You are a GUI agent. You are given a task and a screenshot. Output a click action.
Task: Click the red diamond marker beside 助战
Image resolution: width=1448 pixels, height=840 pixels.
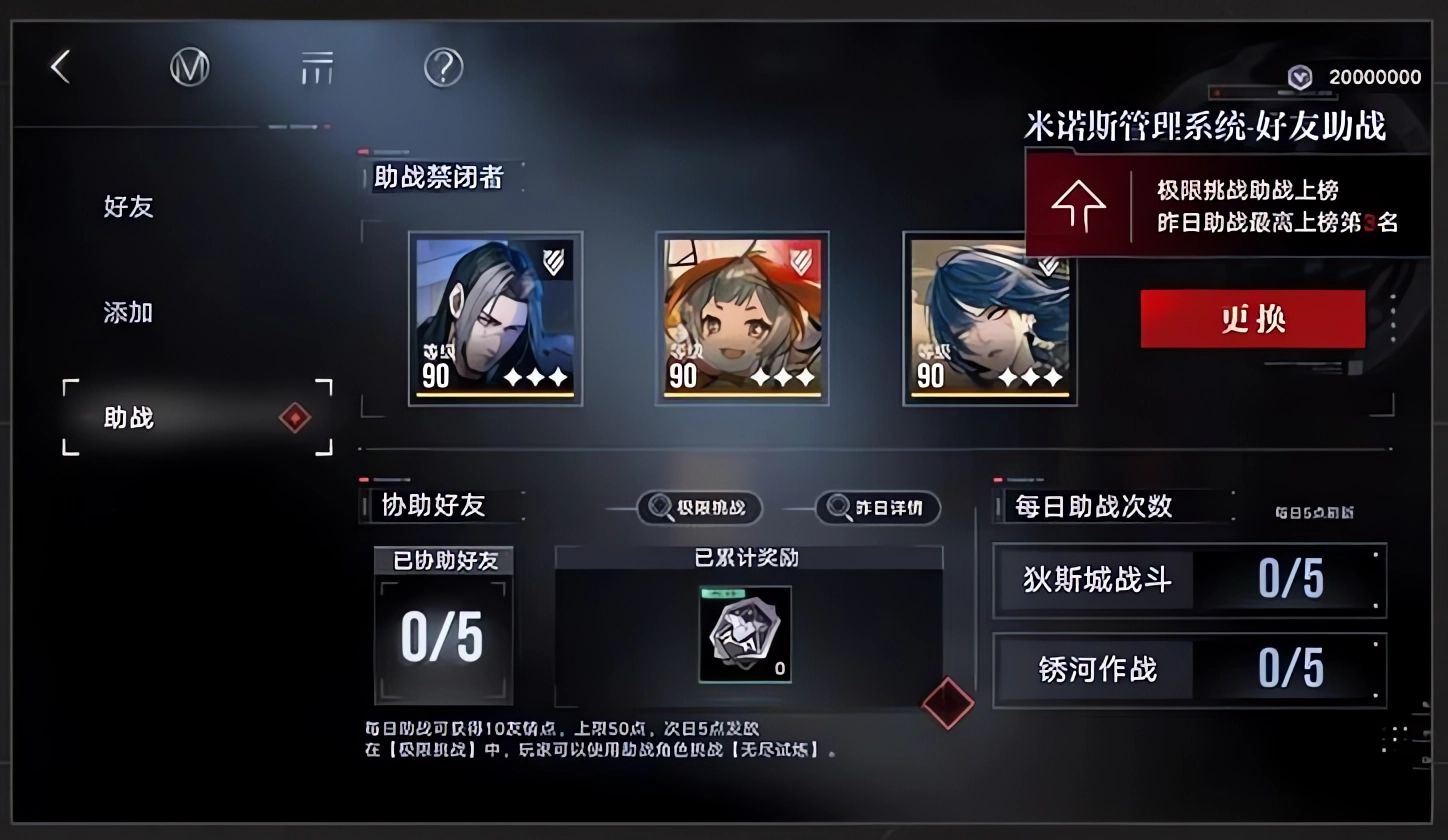(x=294, y=418)
